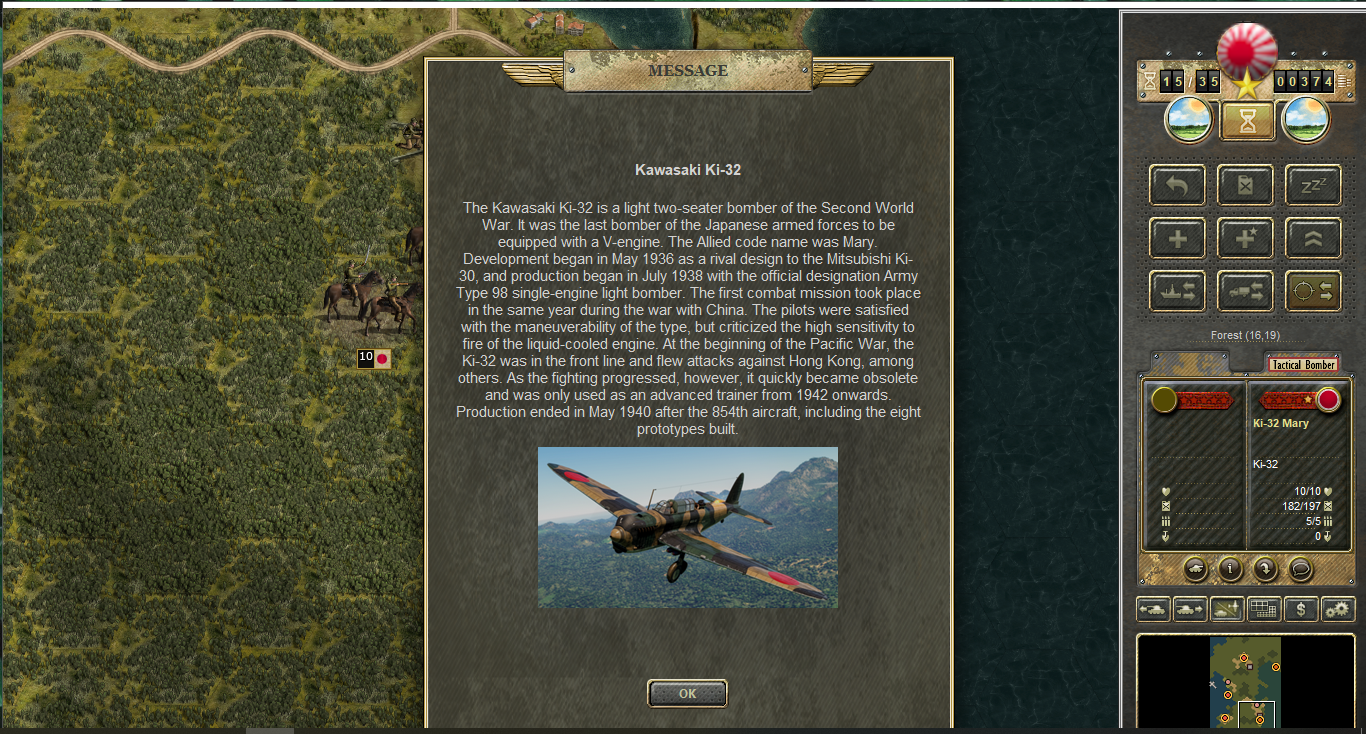The width and height of the screenshot is (1366, 734).
Task: Add replacements with the plain plus button
Action: coord(1176,238)
